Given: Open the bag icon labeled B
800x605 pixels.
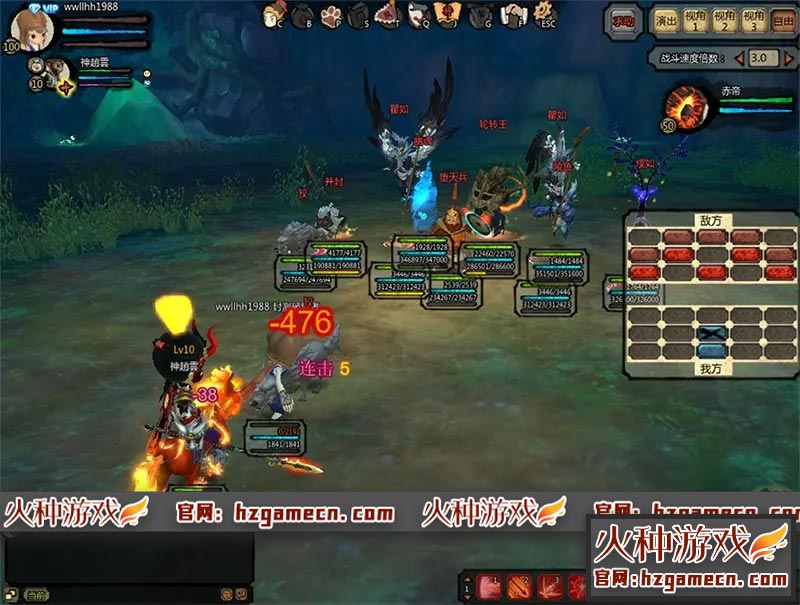Looking at the screenshot, I should [303, 16].
